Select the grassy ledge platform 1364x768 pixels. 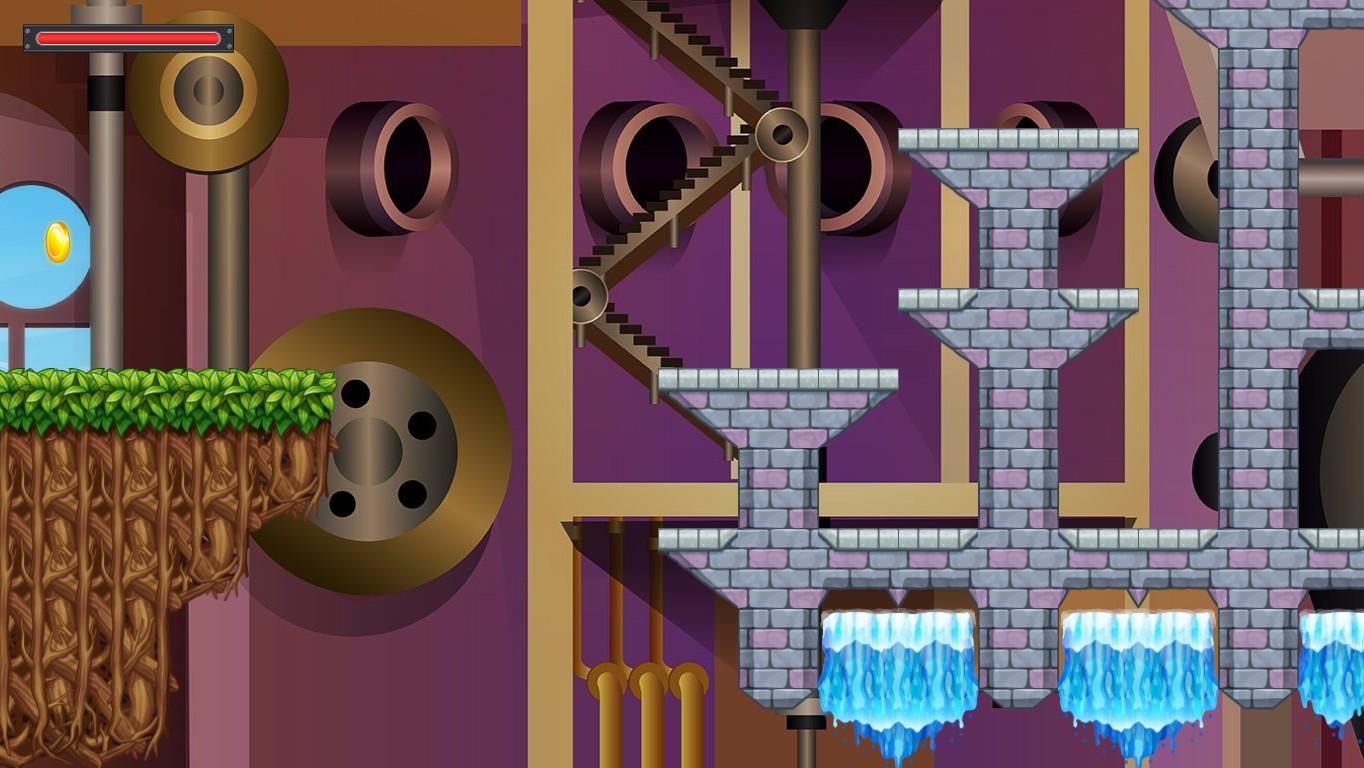160,395
